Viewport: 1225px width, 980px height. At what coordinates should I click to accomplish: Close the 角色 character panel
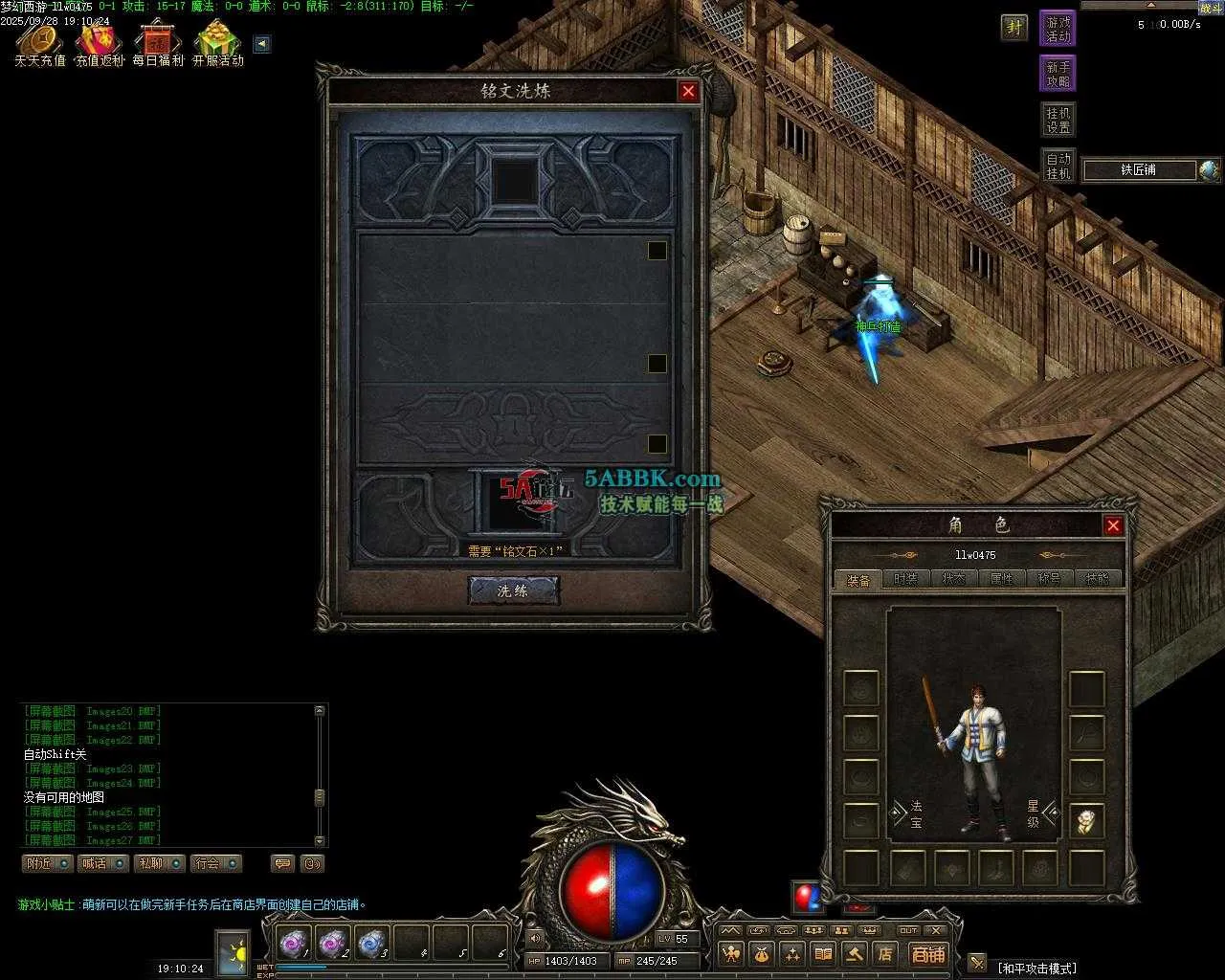tap(1112, 524)
